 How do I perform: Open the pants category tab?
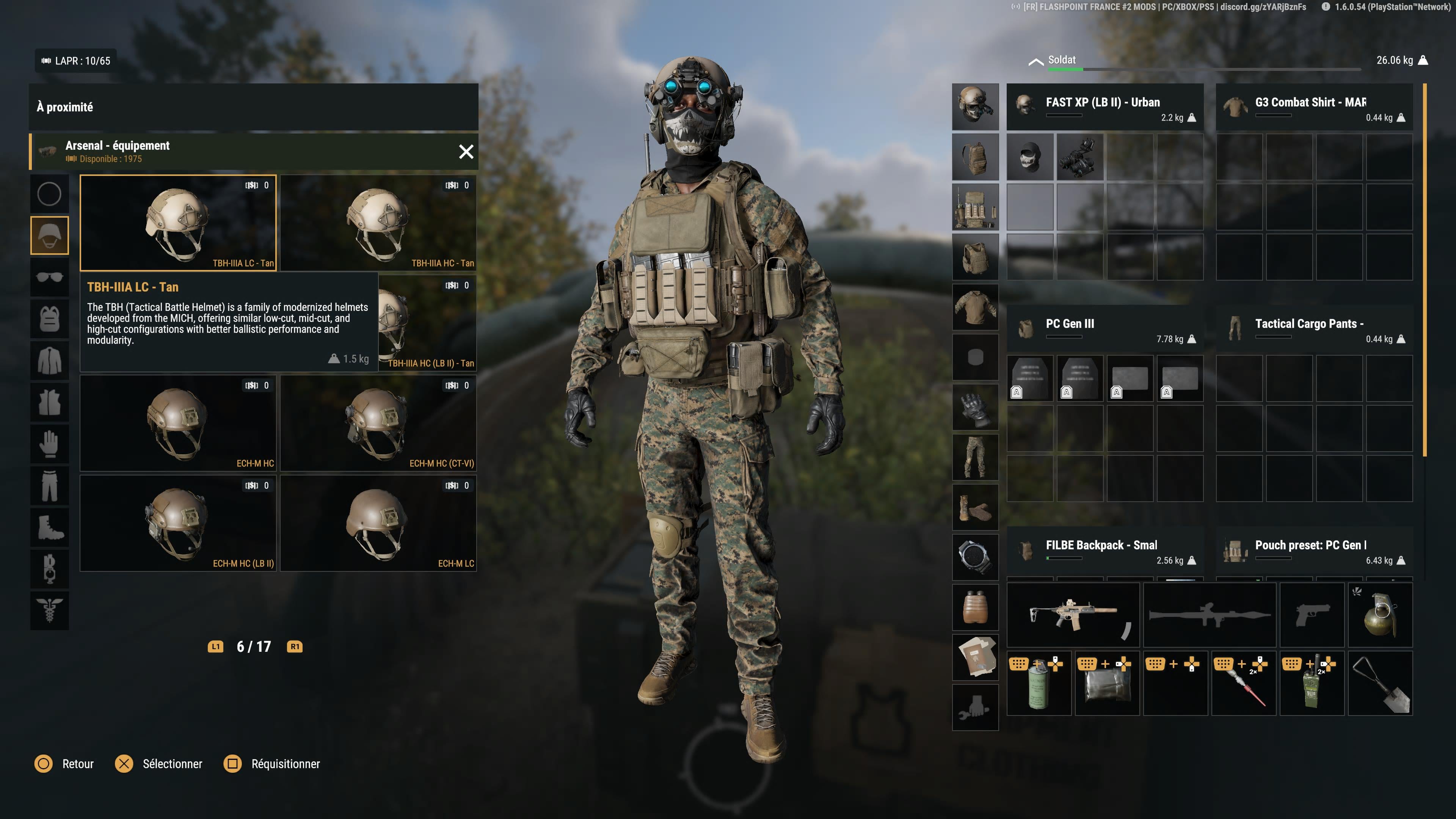[x=50, y=485]
